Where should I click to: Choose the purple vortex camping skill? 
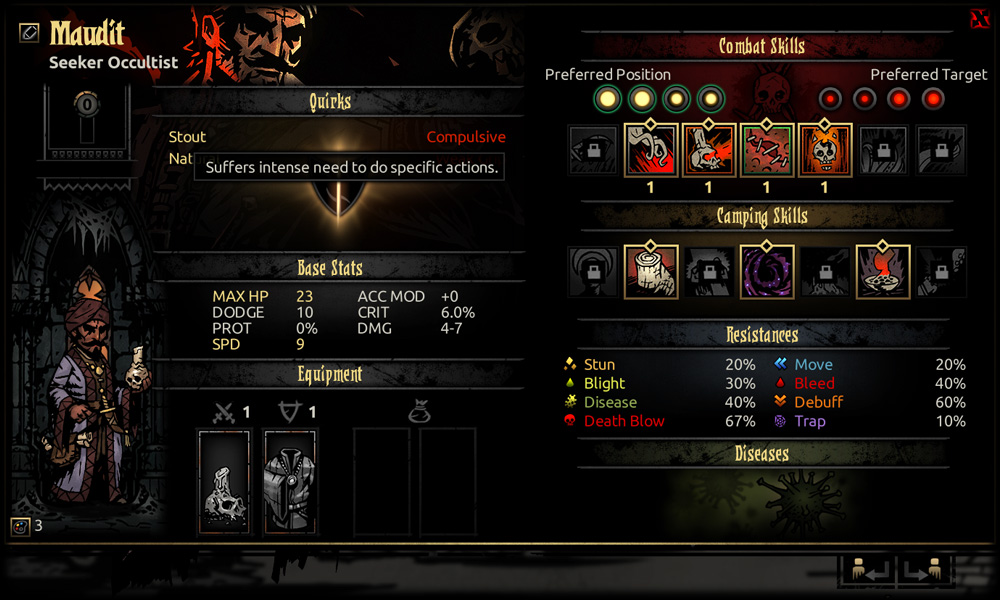767,273
